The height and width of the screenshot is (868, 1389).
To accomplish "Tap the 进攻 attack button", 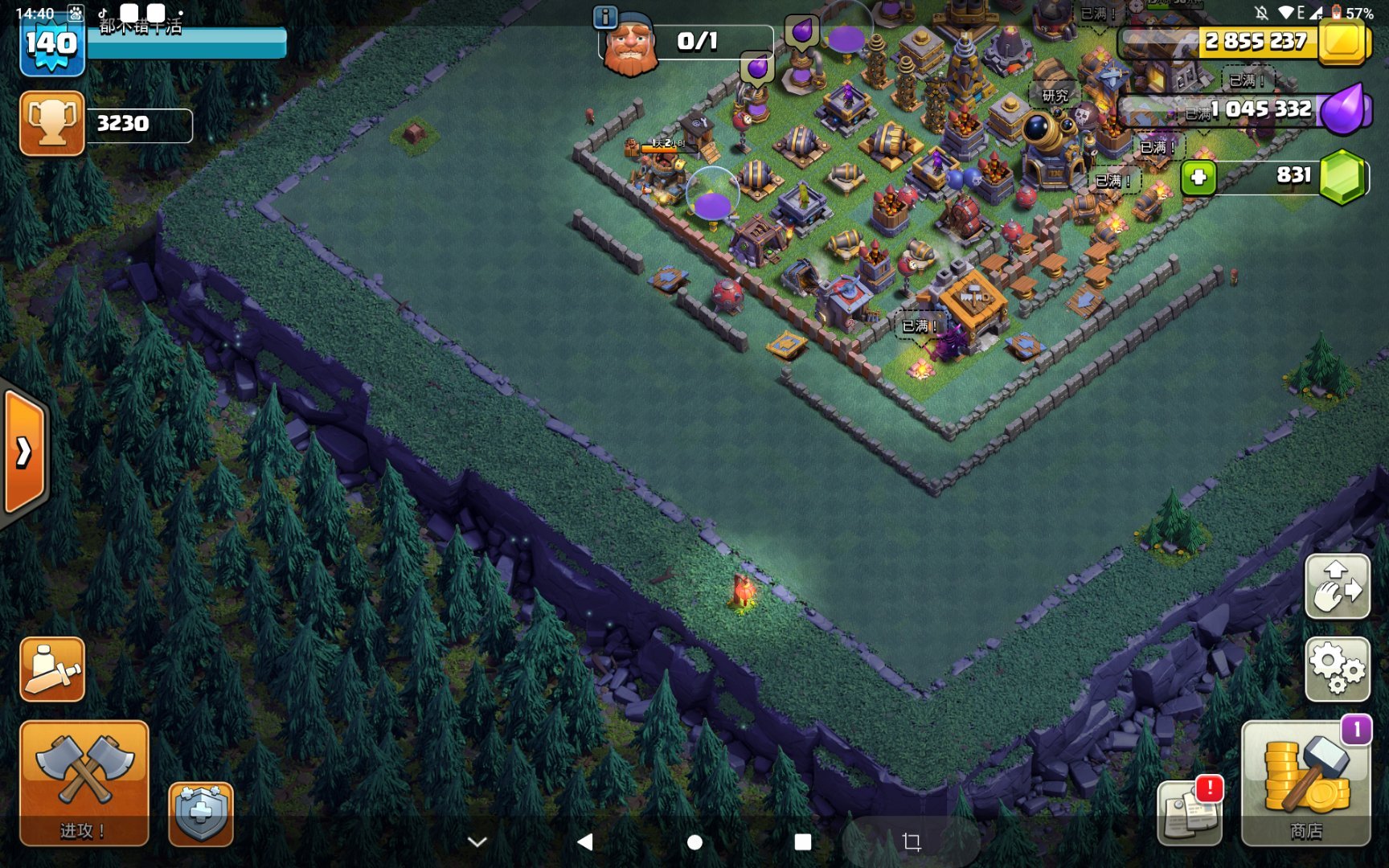I will click(84, 782).
